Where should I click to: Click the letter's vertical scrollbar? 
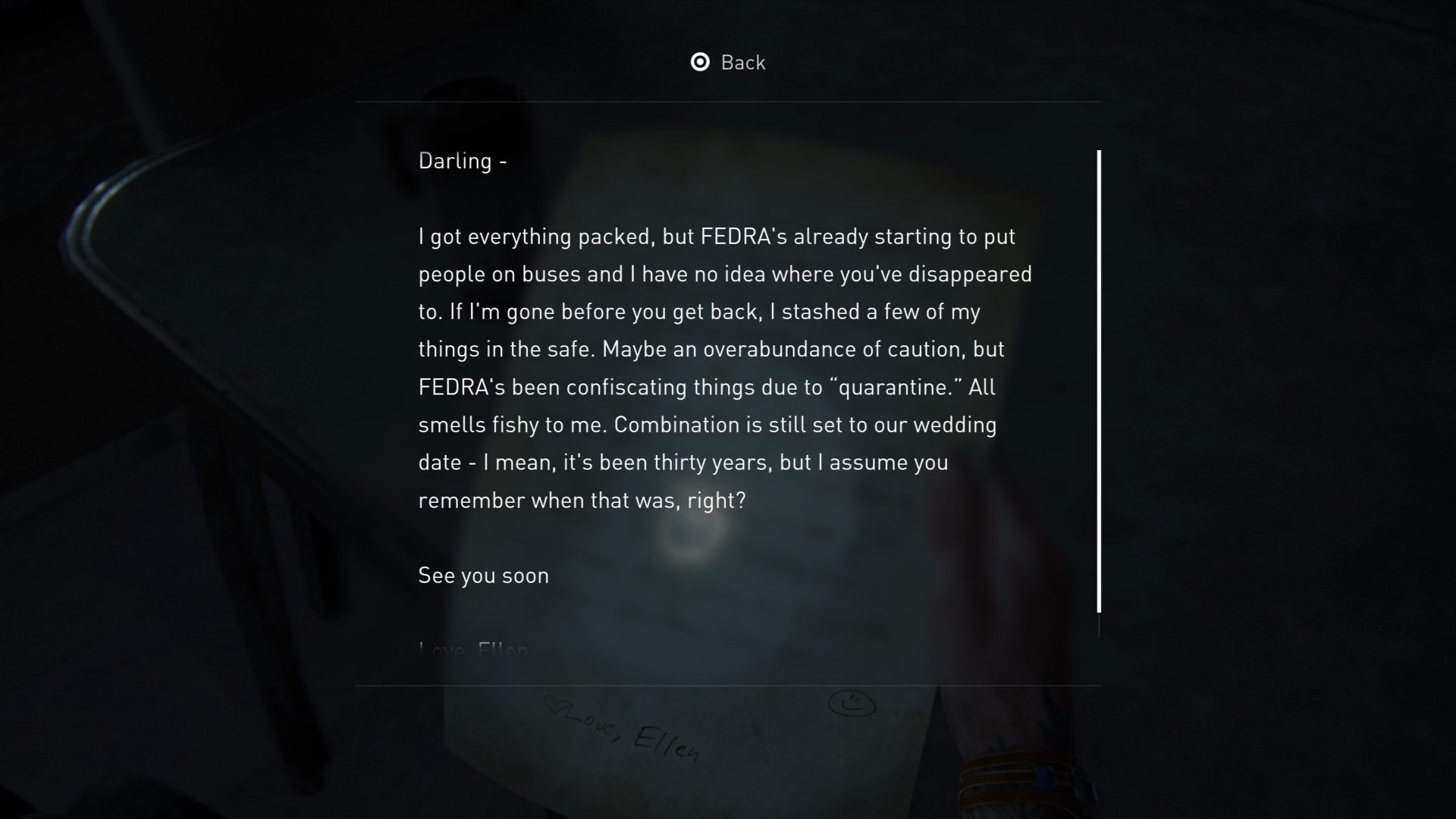(1099, 381)
